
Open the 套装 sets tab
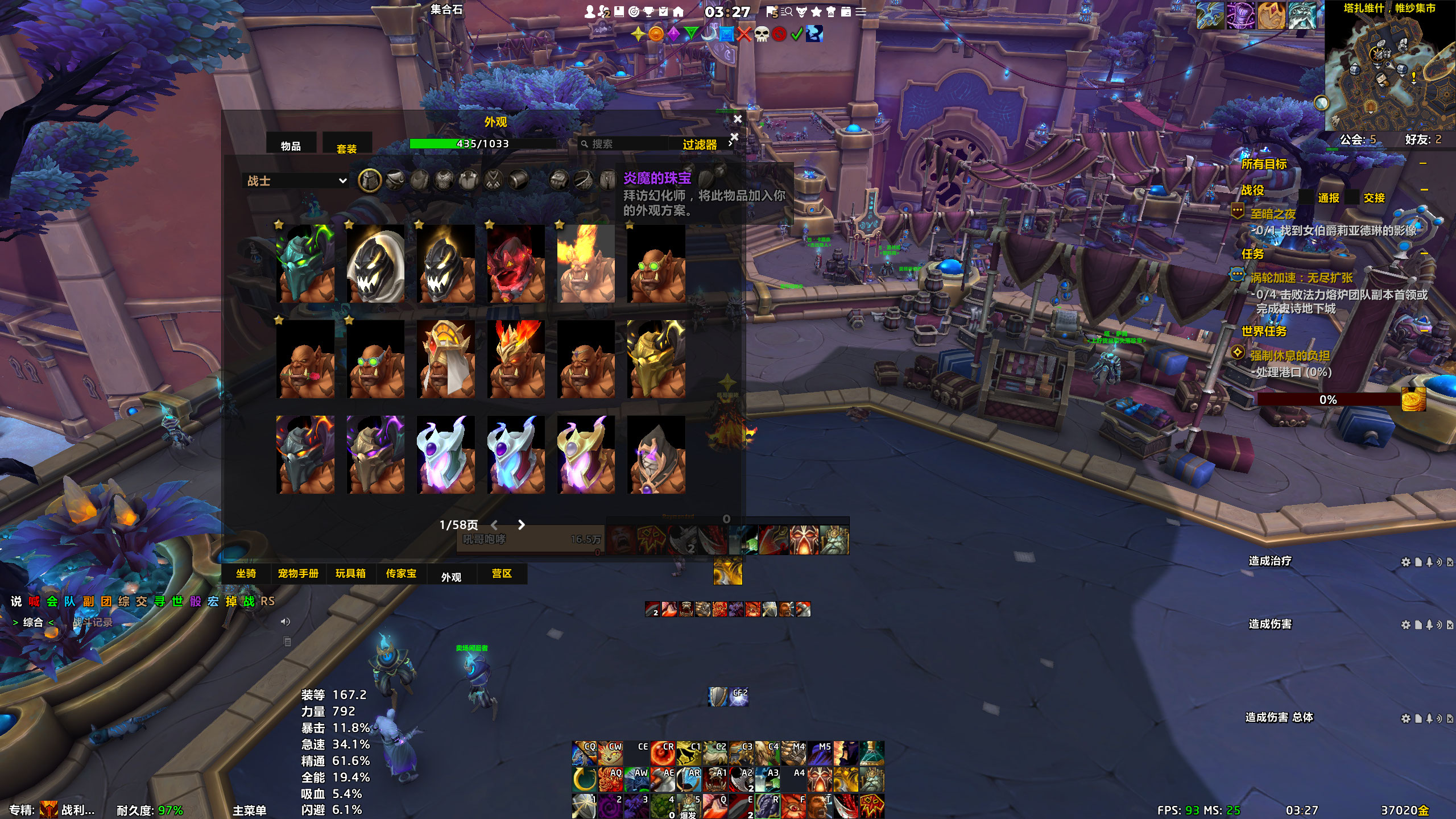click(346, 148)
